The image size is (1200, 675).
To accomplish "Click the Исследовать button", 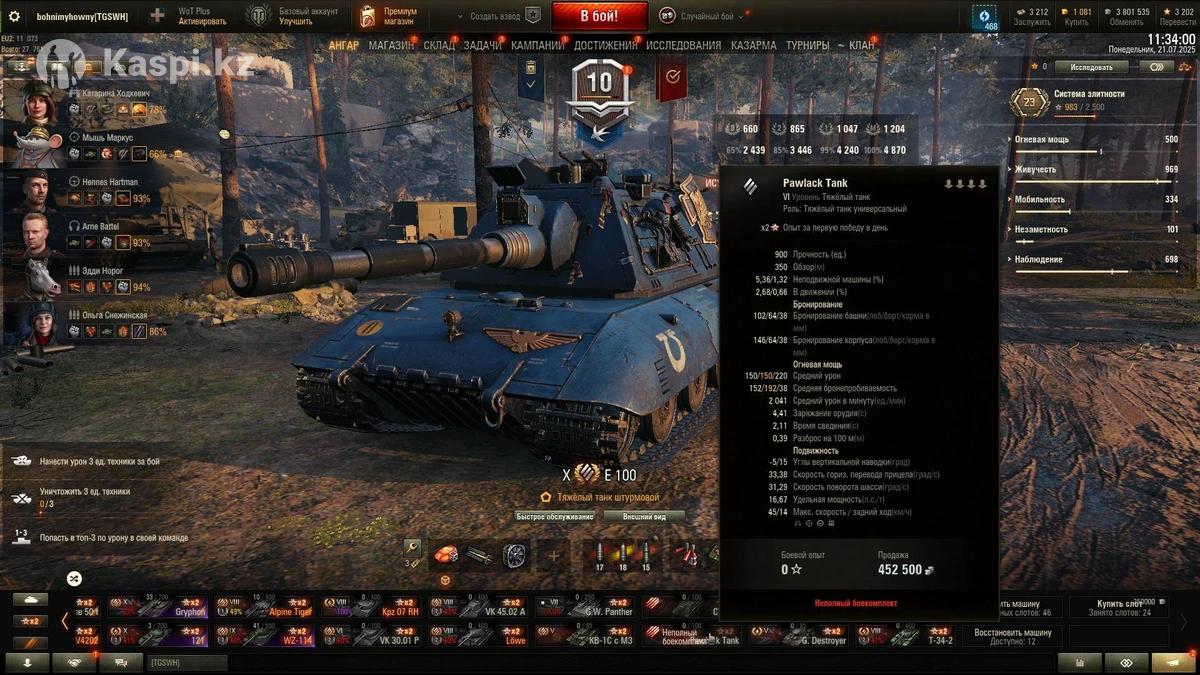I will (1091, 67).
